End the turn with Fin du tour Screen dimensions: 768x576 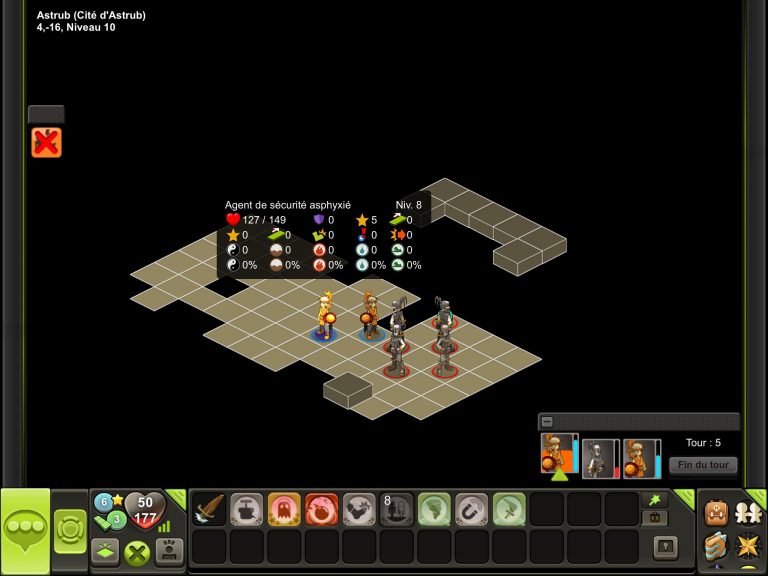[x=703, y=465]
